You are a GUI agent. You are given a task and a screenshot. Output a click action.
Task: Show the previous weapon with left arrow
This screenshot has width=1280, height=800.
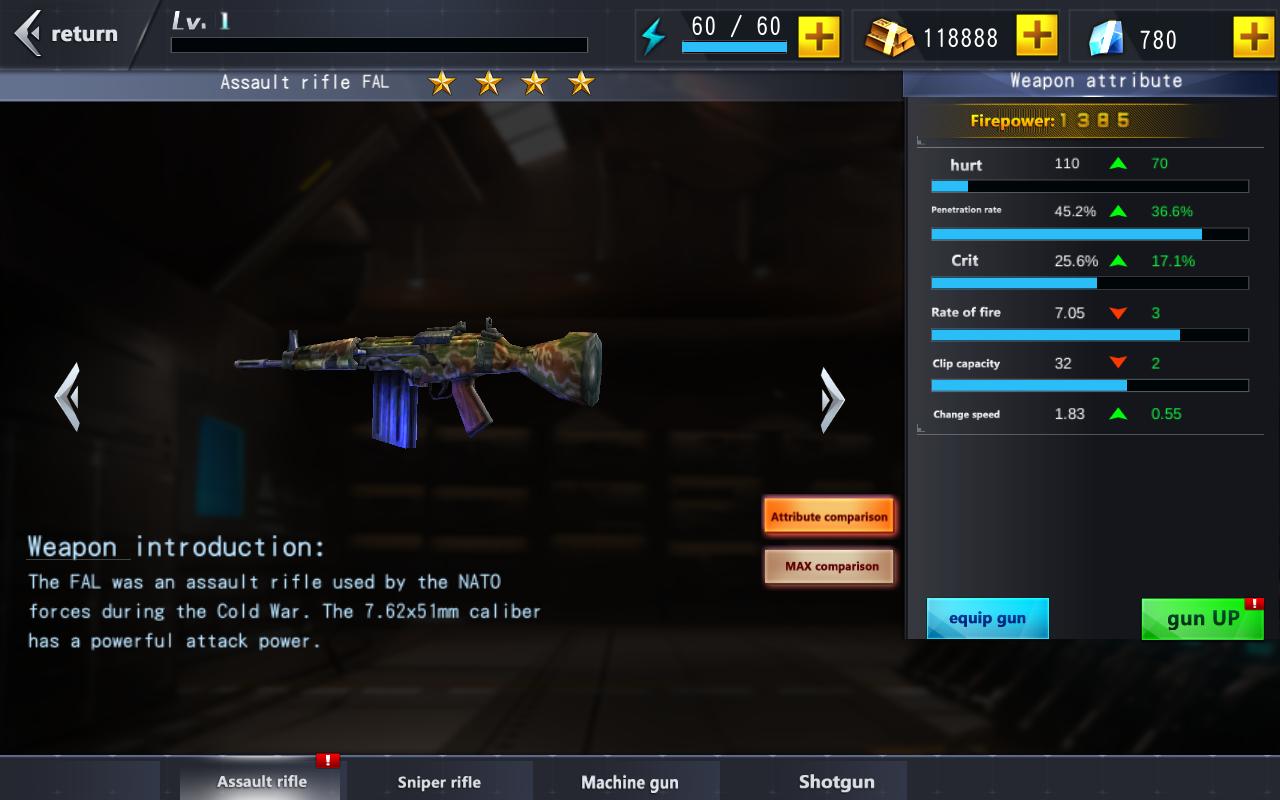[67, 397]
